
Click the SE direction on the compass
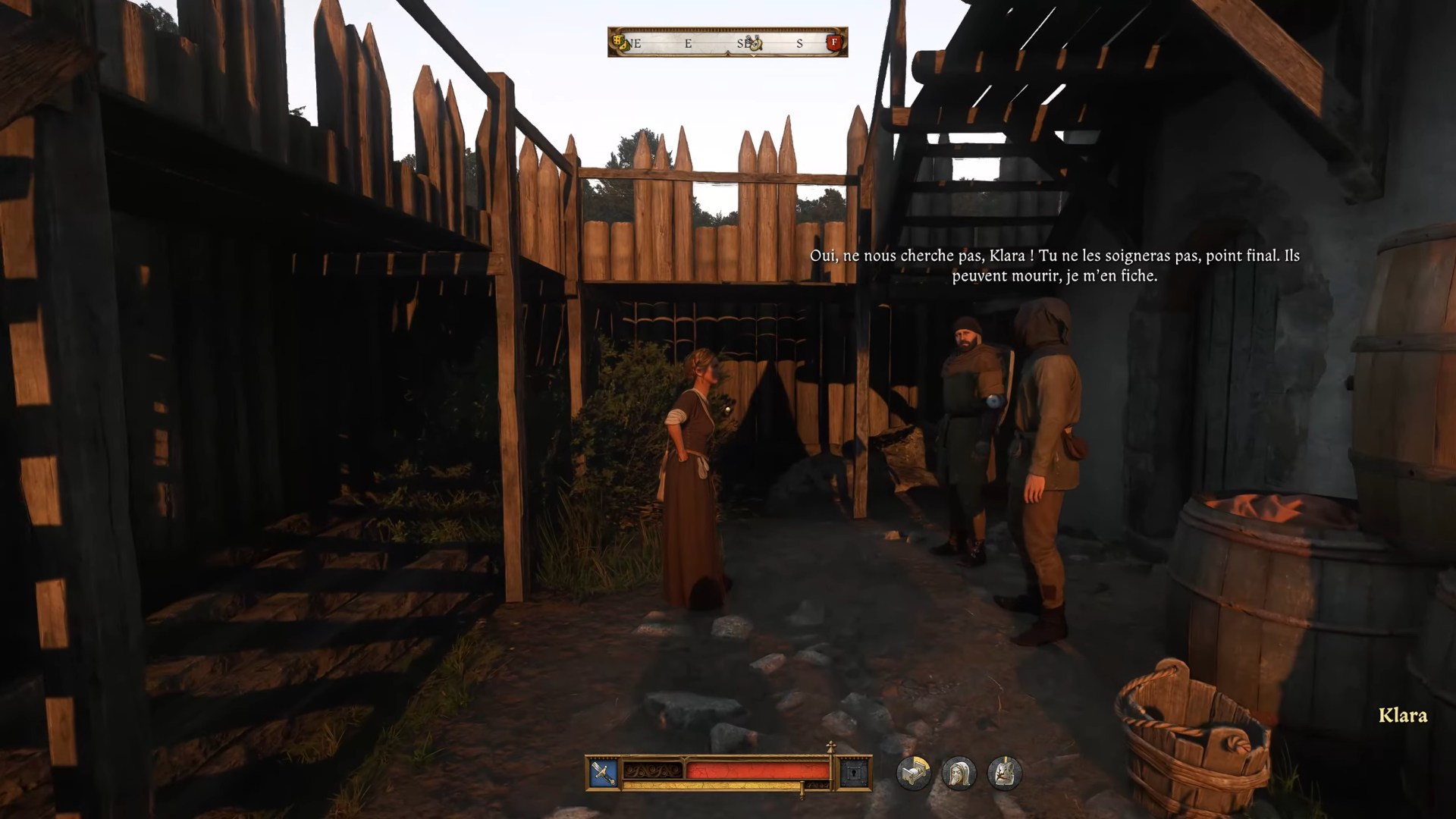[743, 42]
